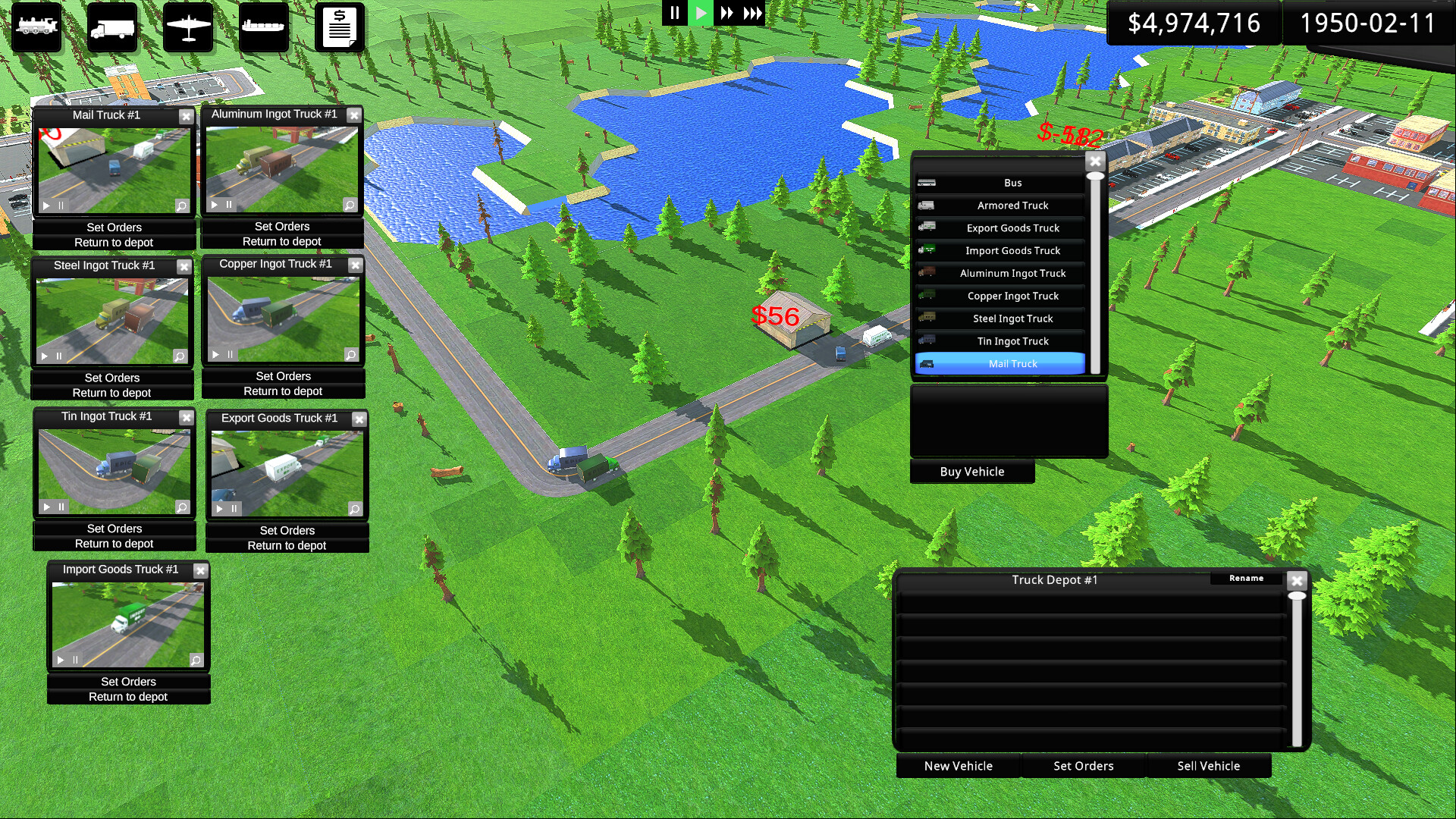
Task: Open the truck management panel
Action: tap(111, 27)
